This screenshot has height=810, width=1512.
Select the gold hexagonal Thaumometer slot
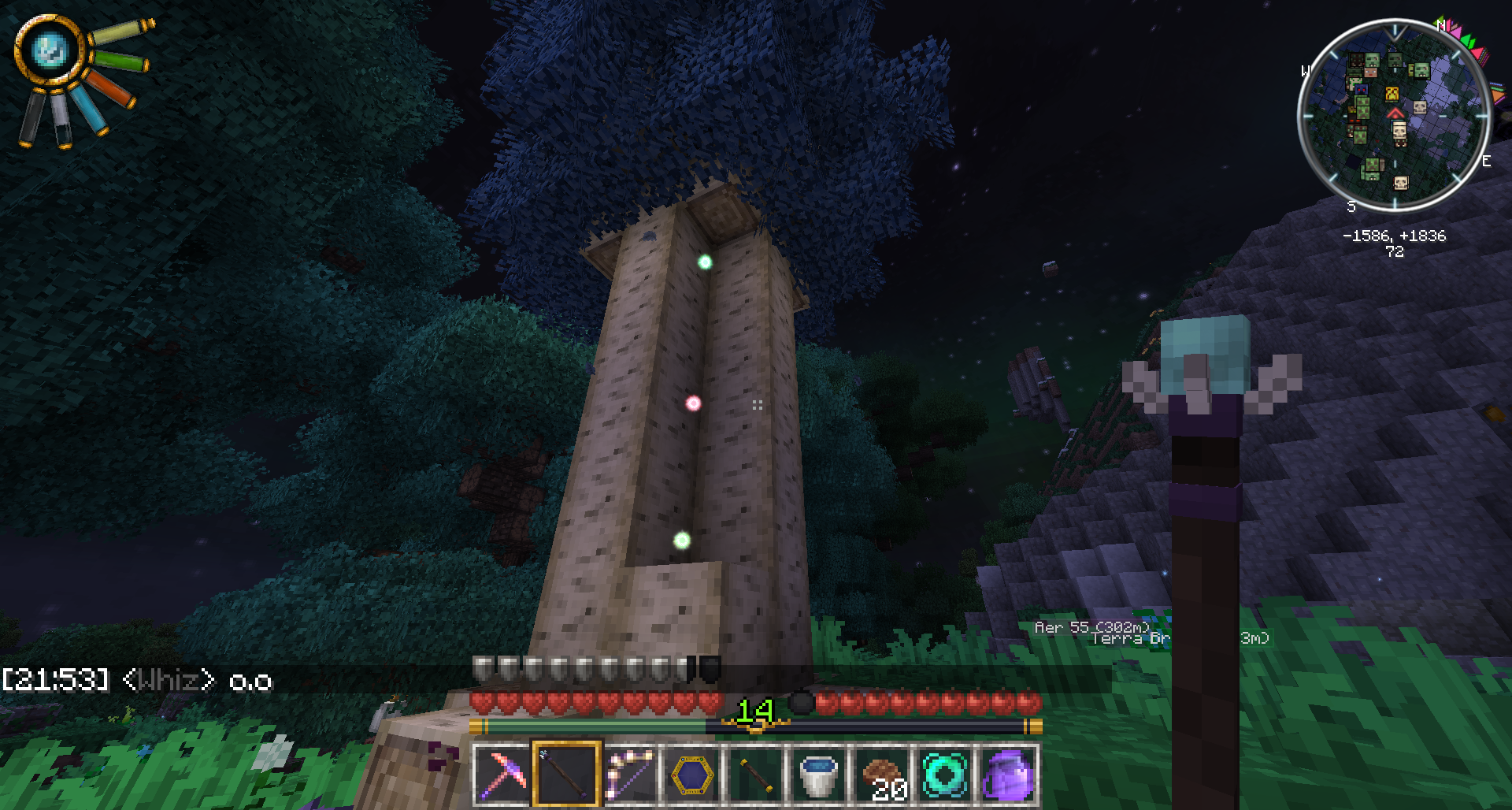(692, 775)
